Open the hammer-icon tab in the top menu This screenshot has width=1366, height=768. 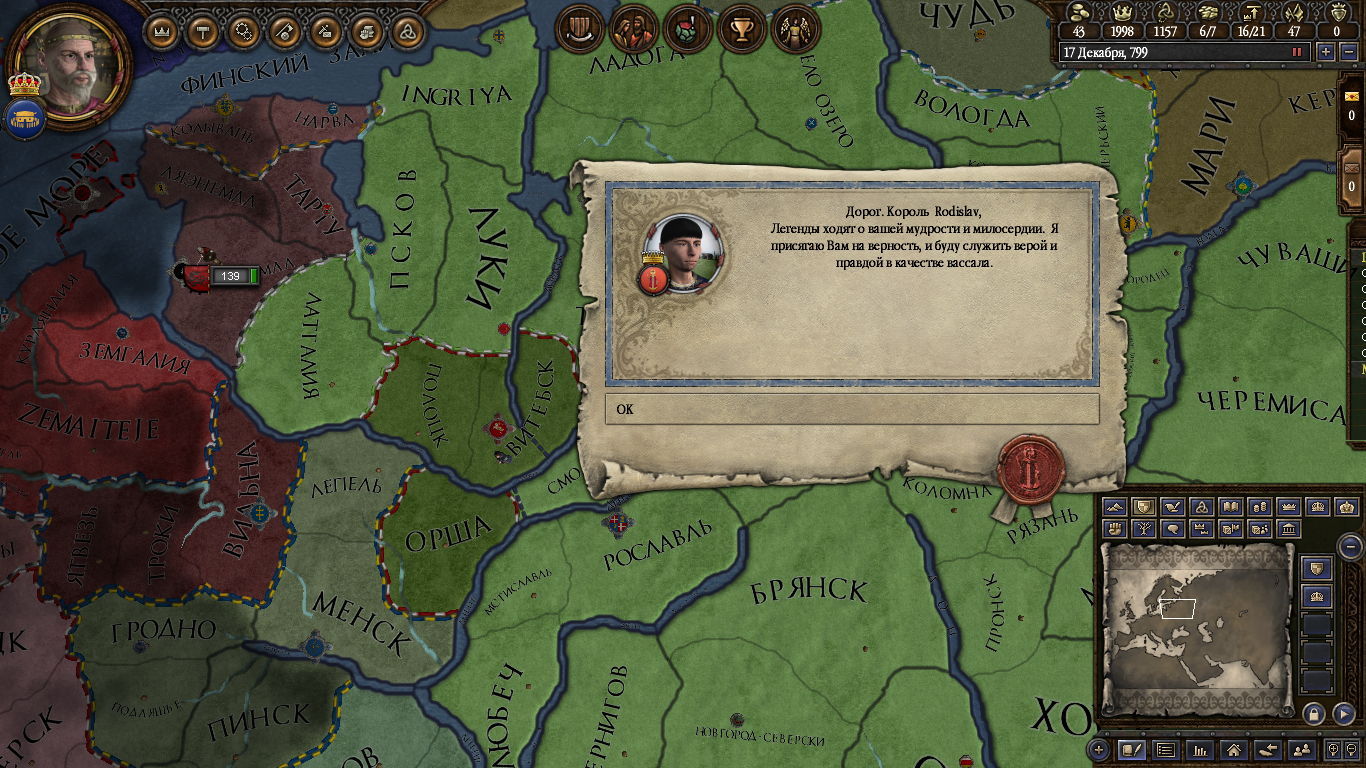[203, 31]
